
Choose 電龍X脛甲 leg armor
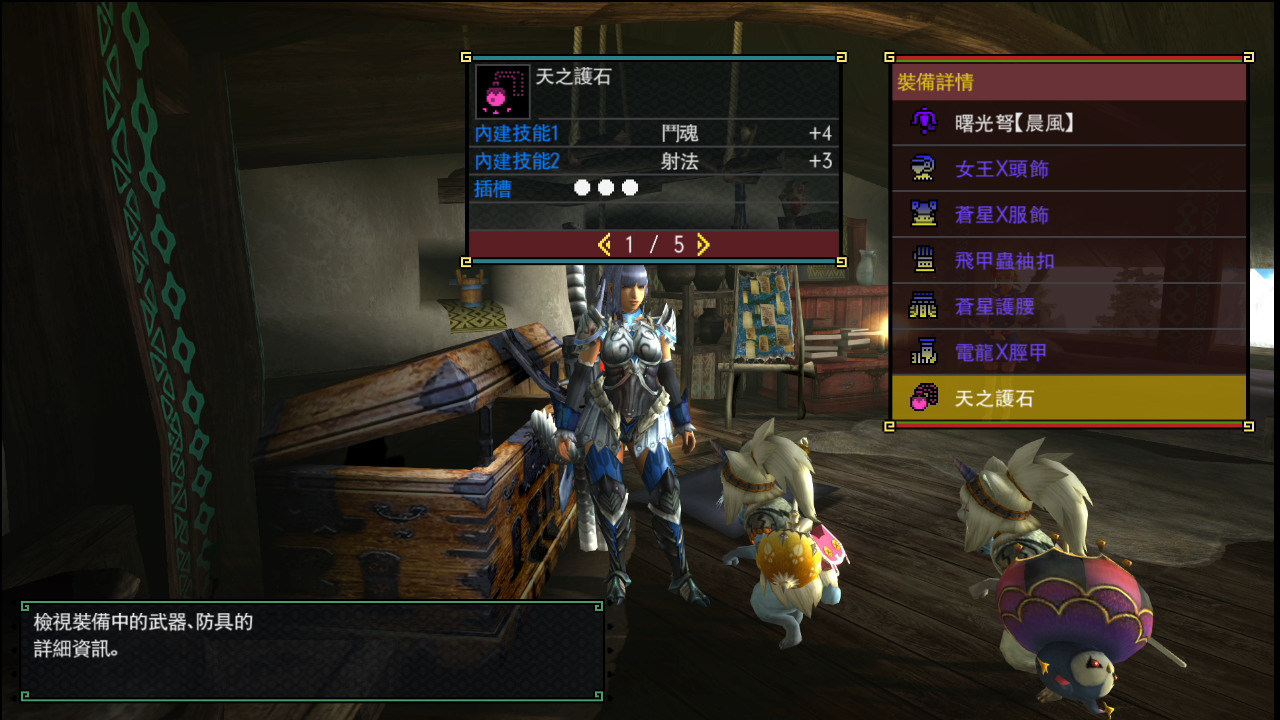[1068, 353]
